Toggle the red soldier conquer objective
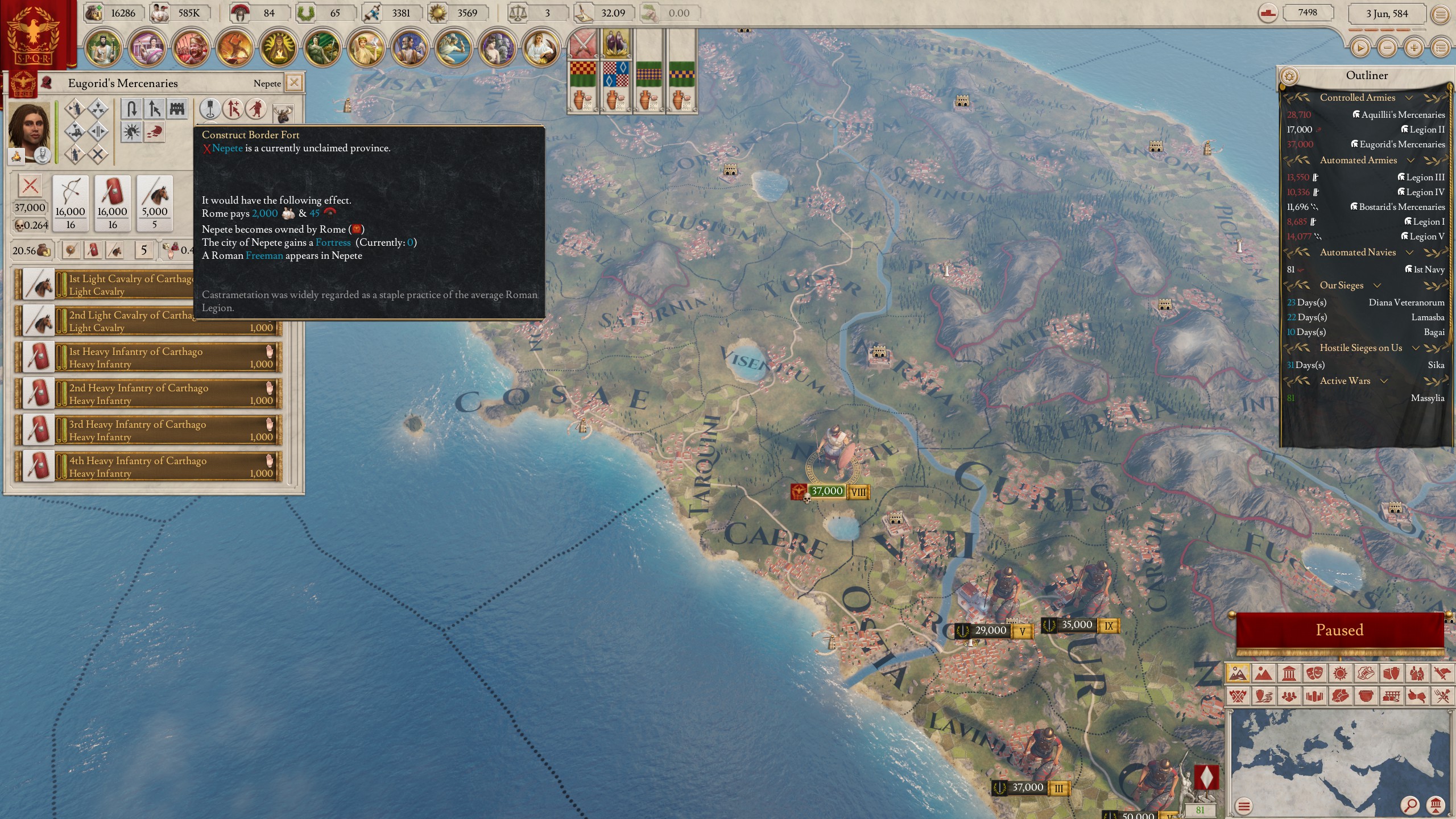1456x819 pixels. pos(257,109)
